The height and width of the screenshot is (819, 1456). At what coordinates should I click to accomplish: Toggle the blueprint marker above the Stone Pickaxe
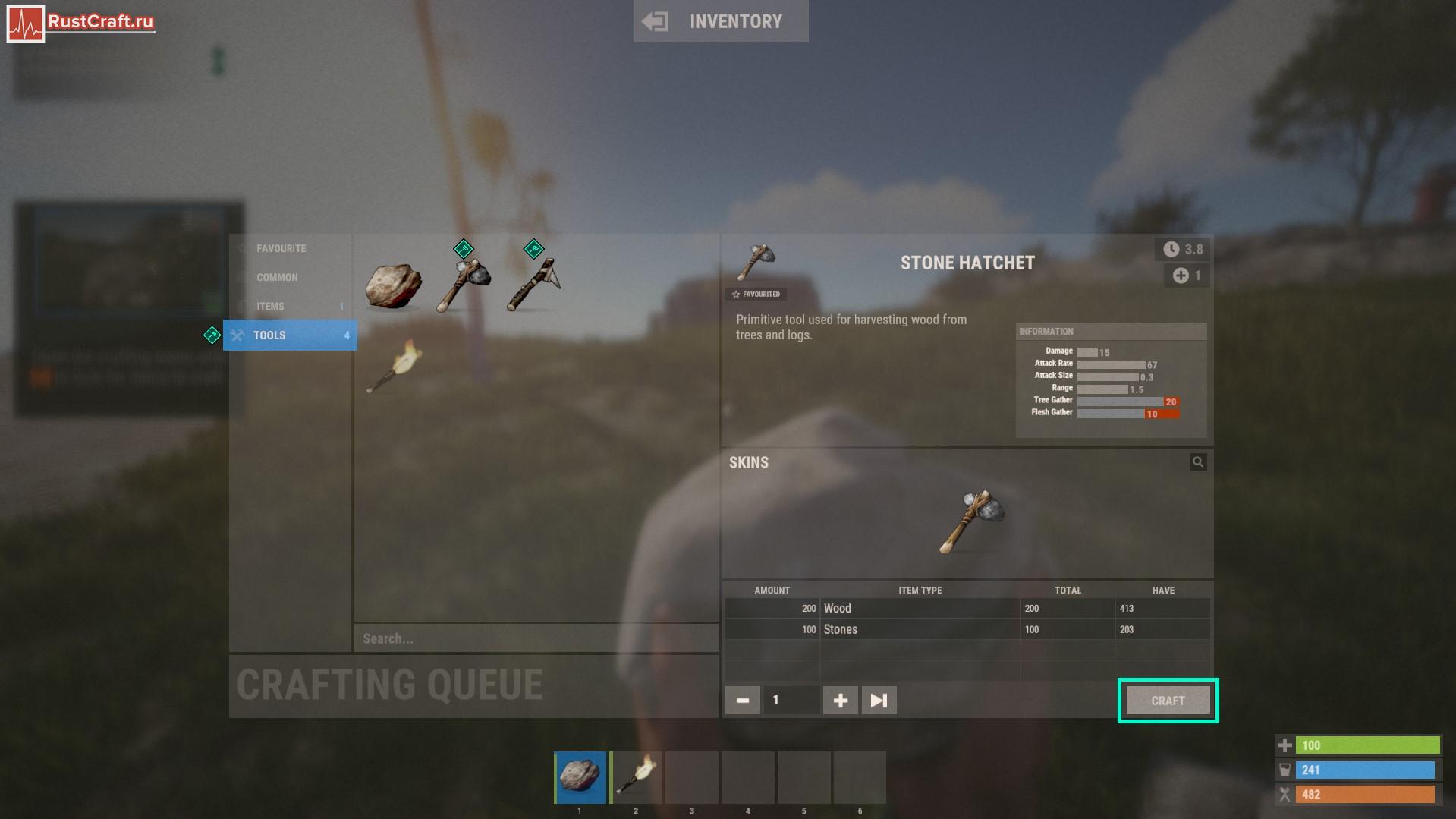(x=533, y=248)
